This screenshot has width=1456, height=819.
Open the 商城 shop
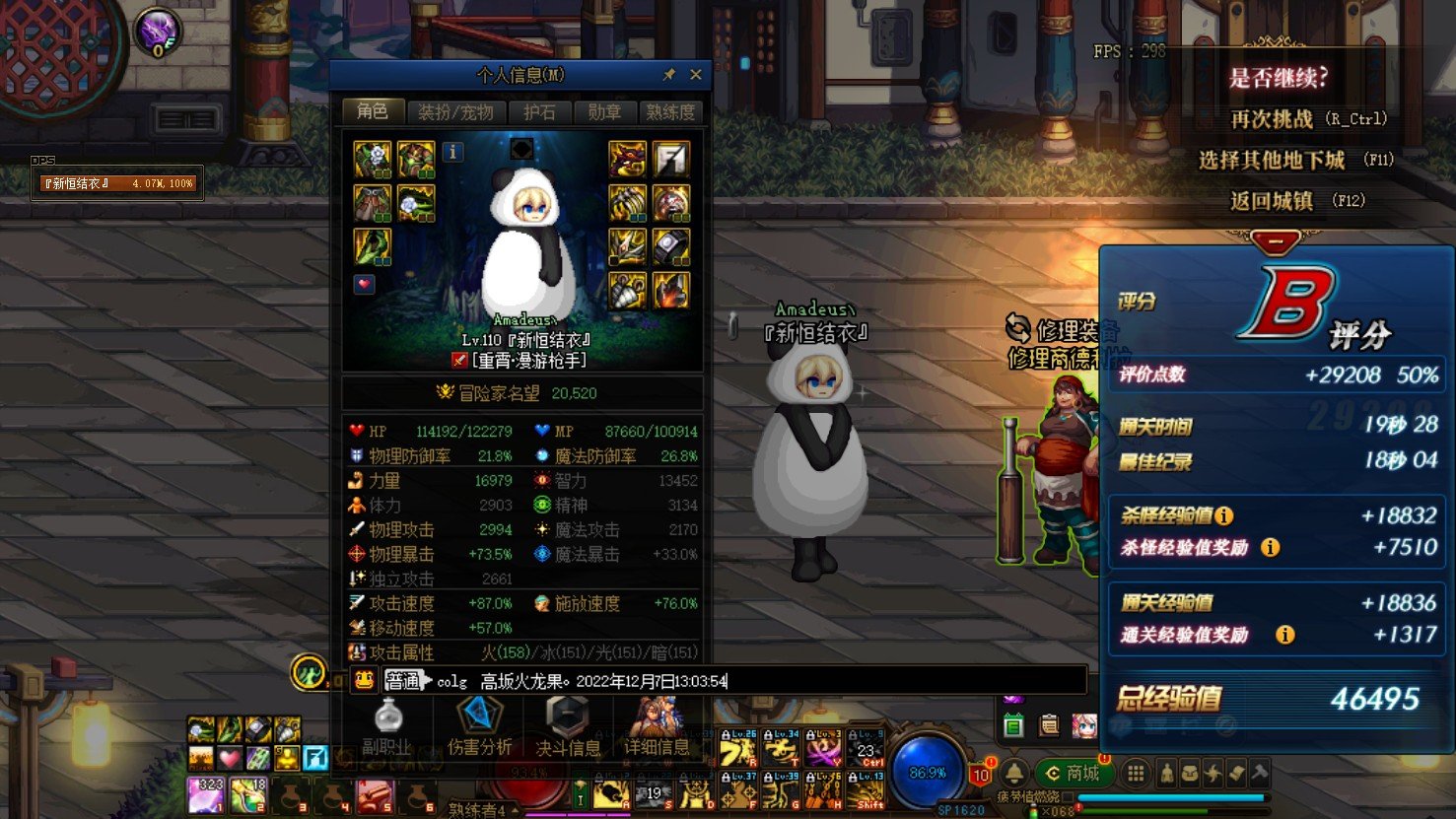click(x=1073, y=774)
